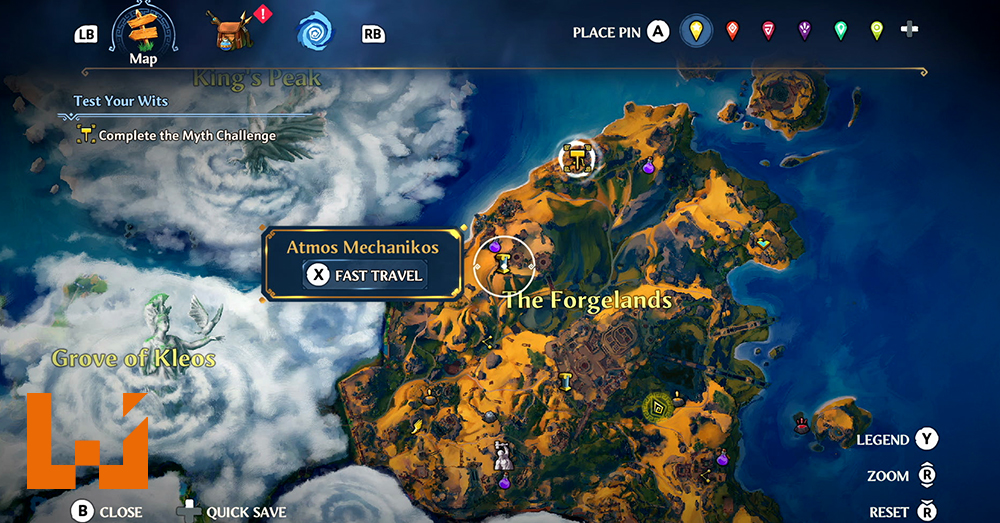Image resolution: width=1000 pixels, height=523 pixels.
Task: Click the cyan chest marker on the map
Action: point(766,242)
